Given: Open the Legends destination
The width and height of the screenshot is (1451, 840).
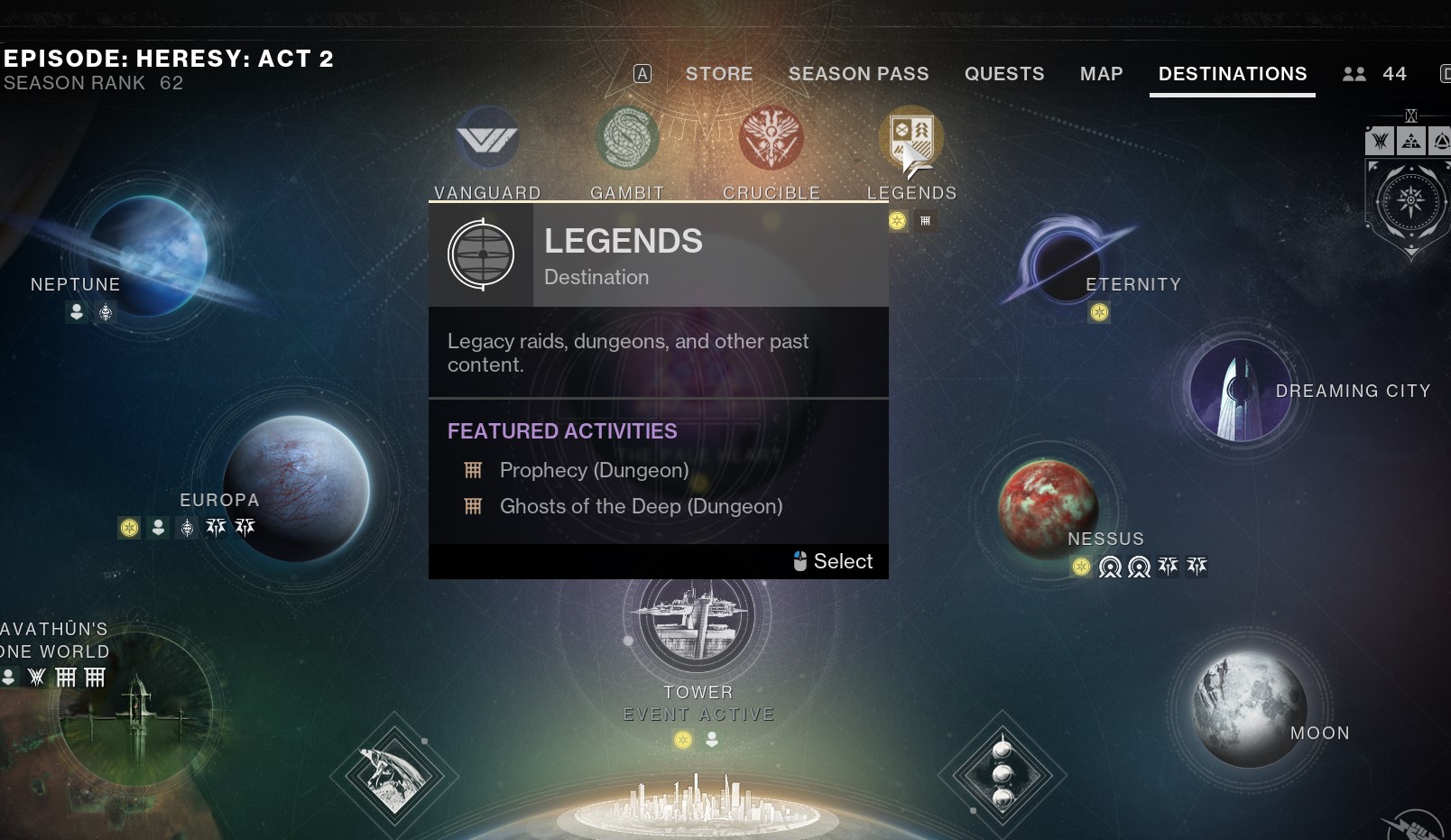Looking at the screenshot, I should [911, 139].
